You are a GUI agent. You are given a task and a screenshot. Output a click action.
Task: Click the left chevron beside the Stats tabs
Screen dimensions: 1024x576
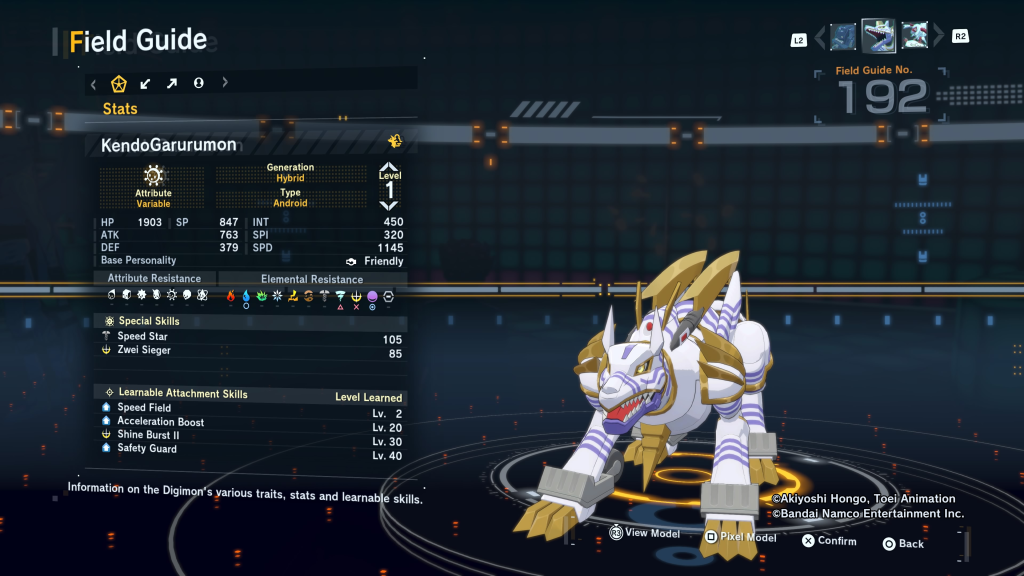pyautogui.click(x=93, y=83)
